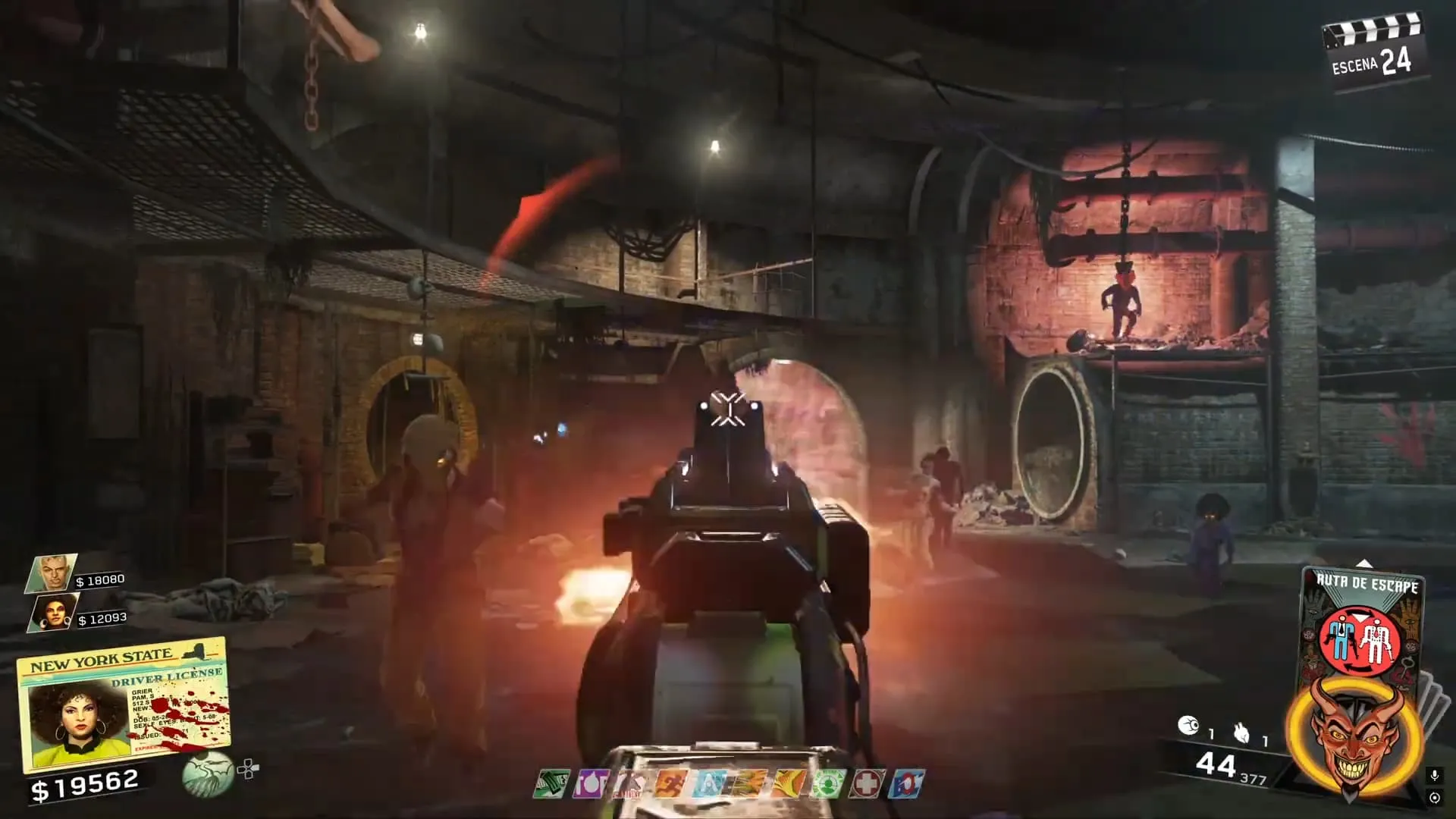
Task: Click the red medical cross perk icon
Action: click(x=865, y=784)
